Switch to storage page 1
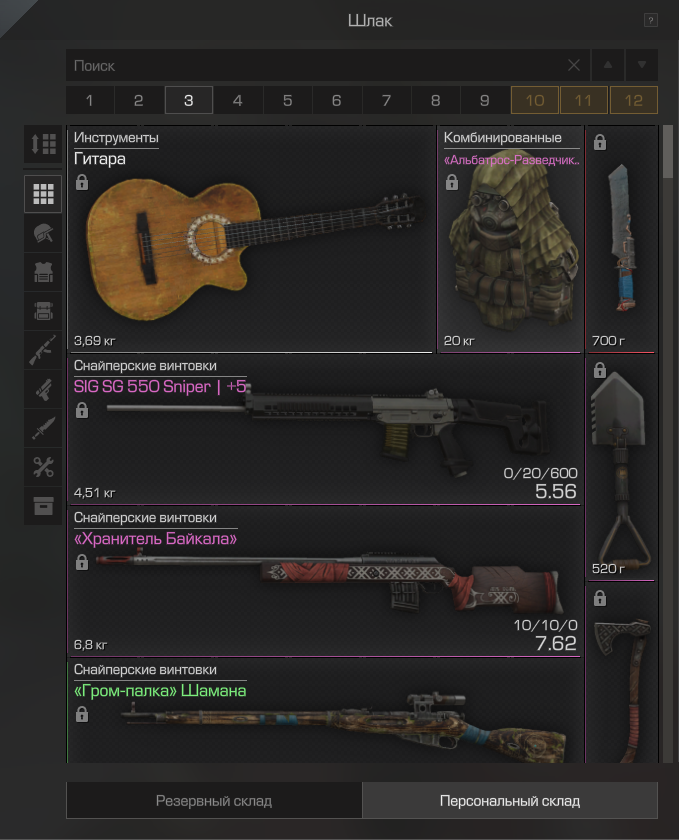 pos(90,101)
